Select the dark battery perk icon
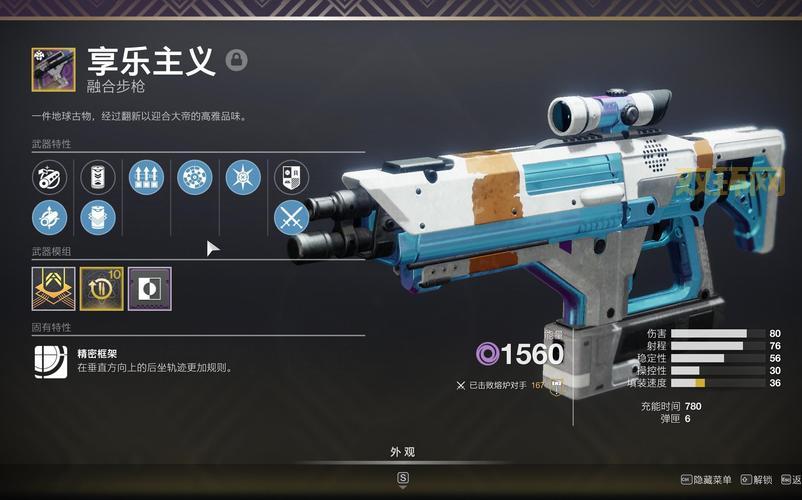Image resolution: width=802 pixels, height=500 pixels. pos(98,178)
